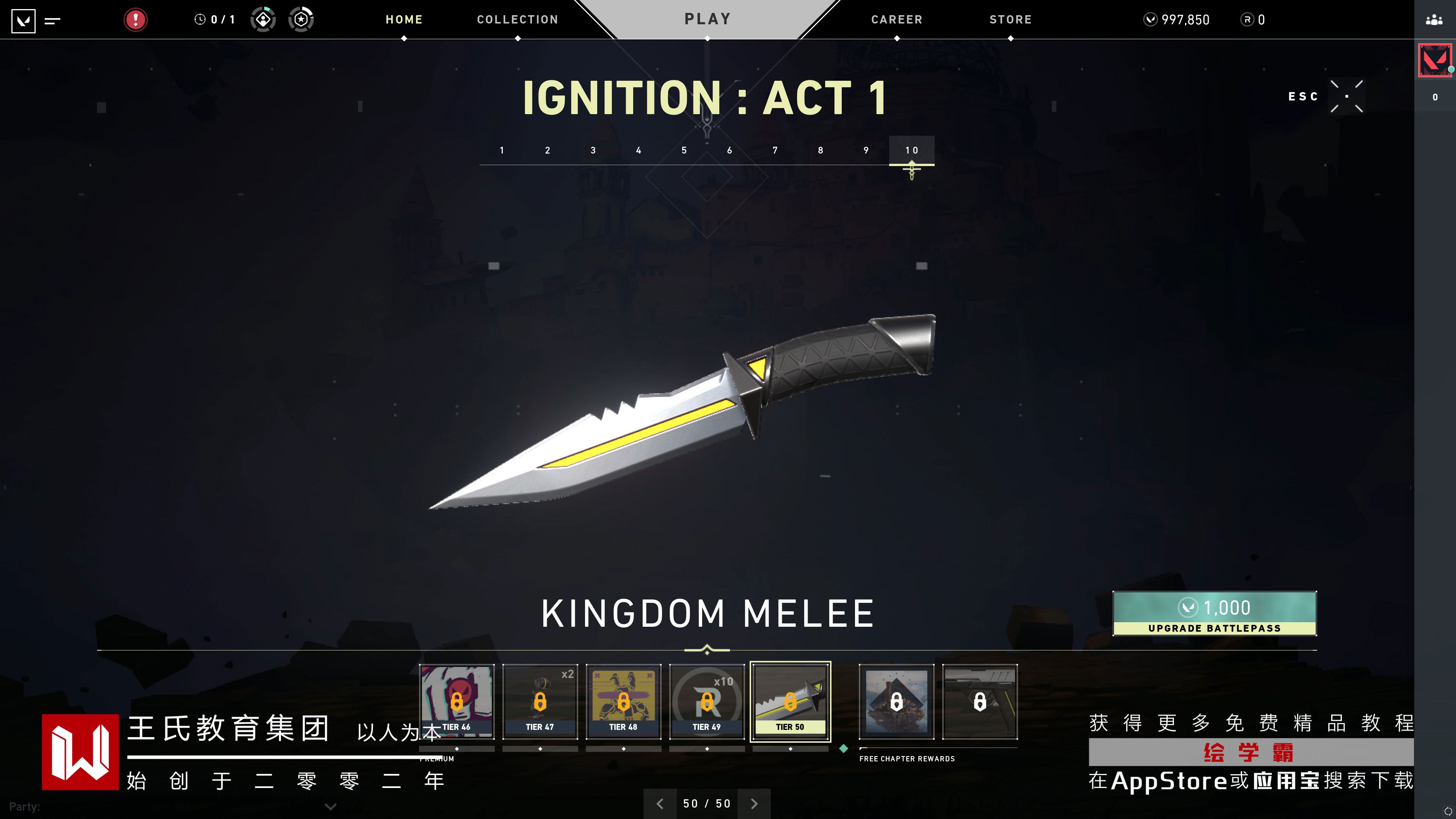The width and height of the screenshot is (1456, 819).
Task: Switch to the COLLECTION tab
Action: click(517, 20)
